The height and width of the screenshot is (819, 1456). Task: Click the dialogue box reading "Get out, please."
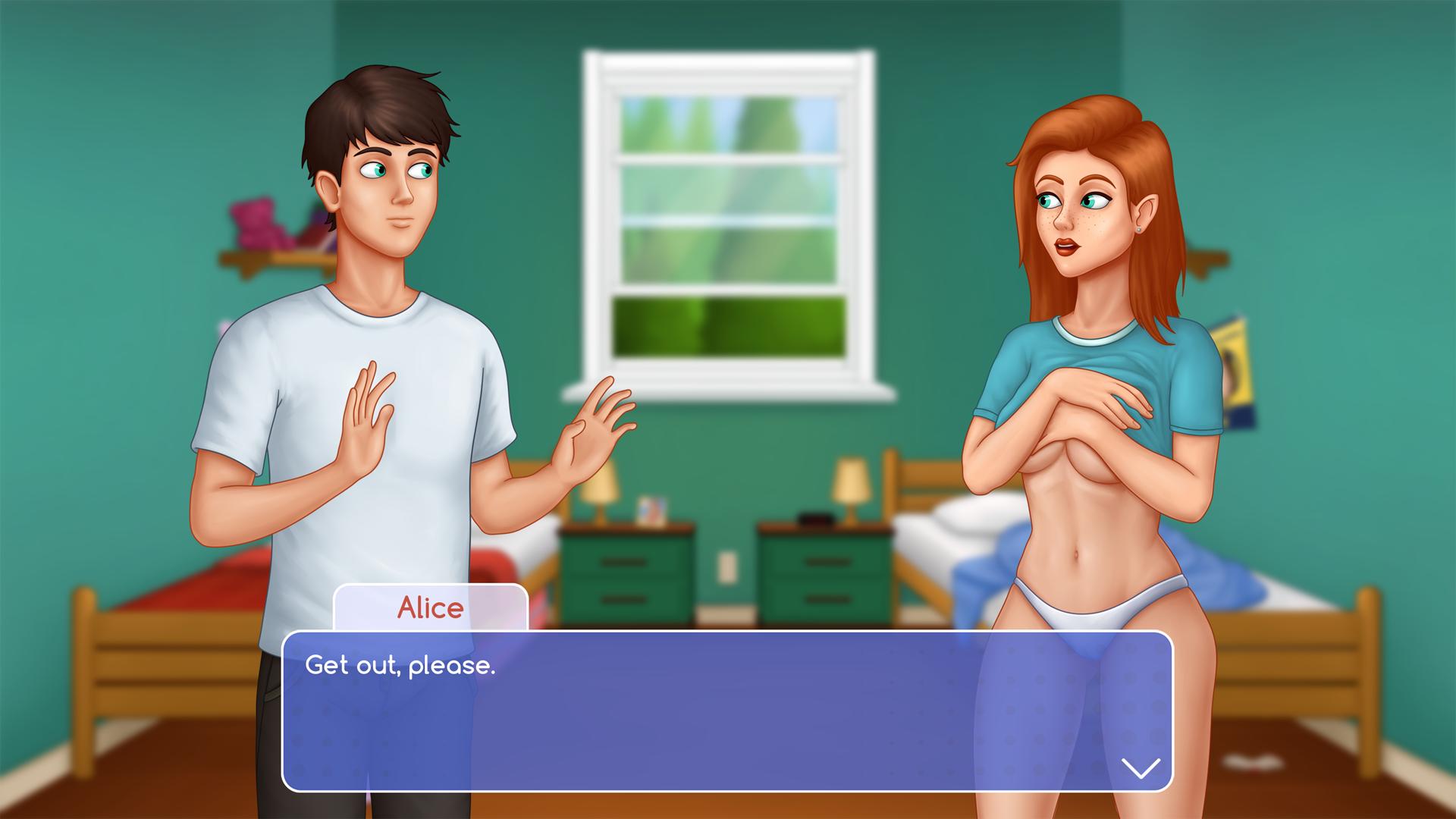726,711
